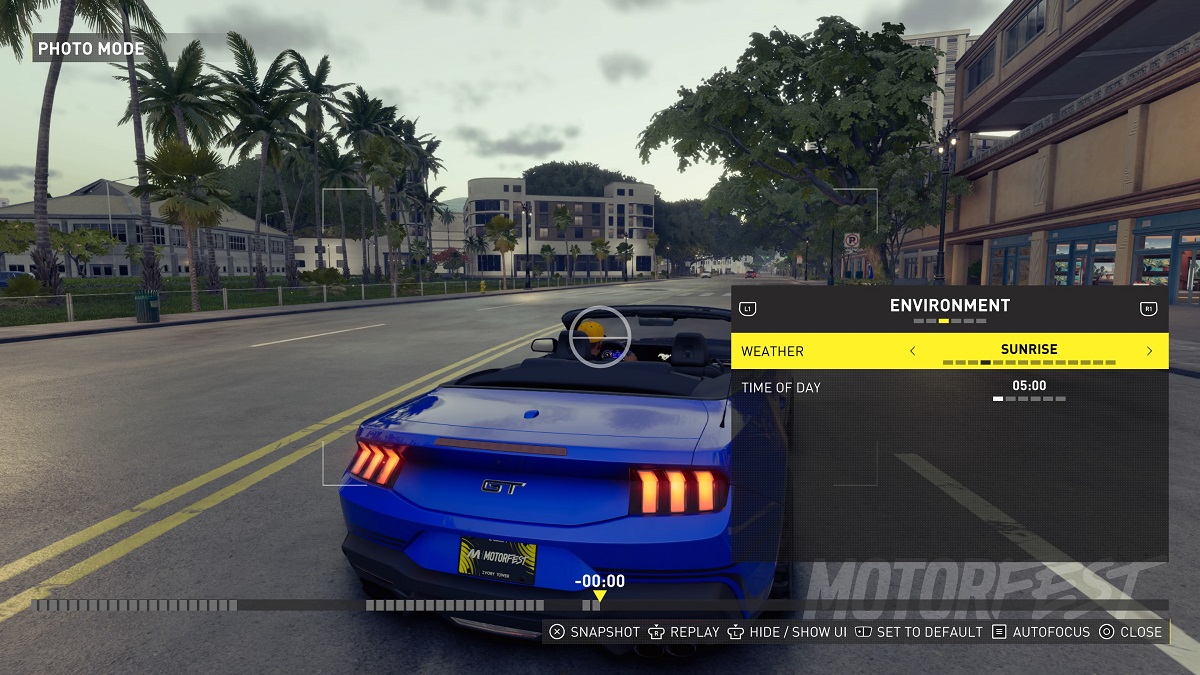Select the Time of Day row
Image resolution: width=1200 pixels, height=675 pixels.
point(781,387)
